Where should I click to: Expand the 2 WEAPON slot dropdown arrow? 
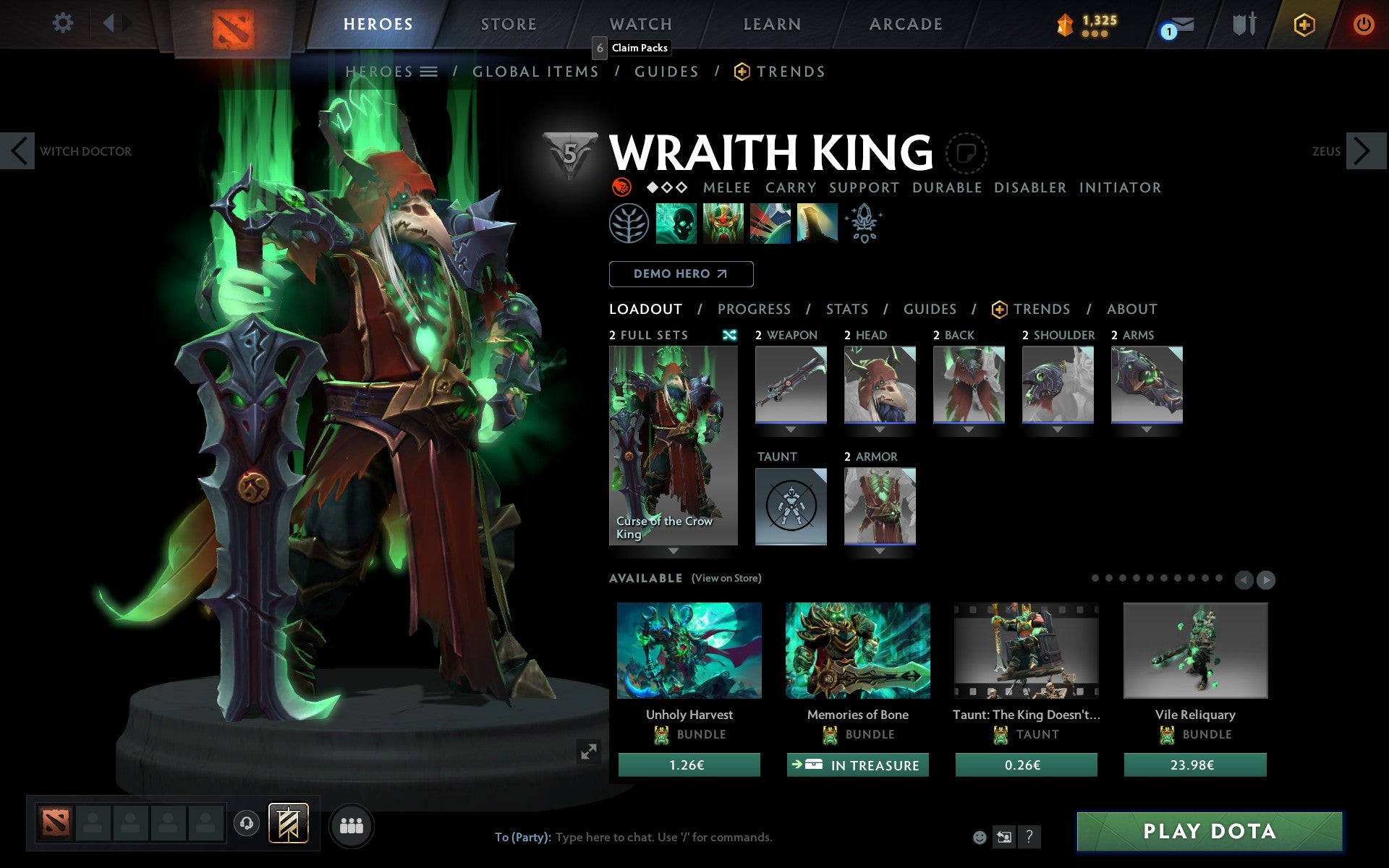[x=791, y=428]
